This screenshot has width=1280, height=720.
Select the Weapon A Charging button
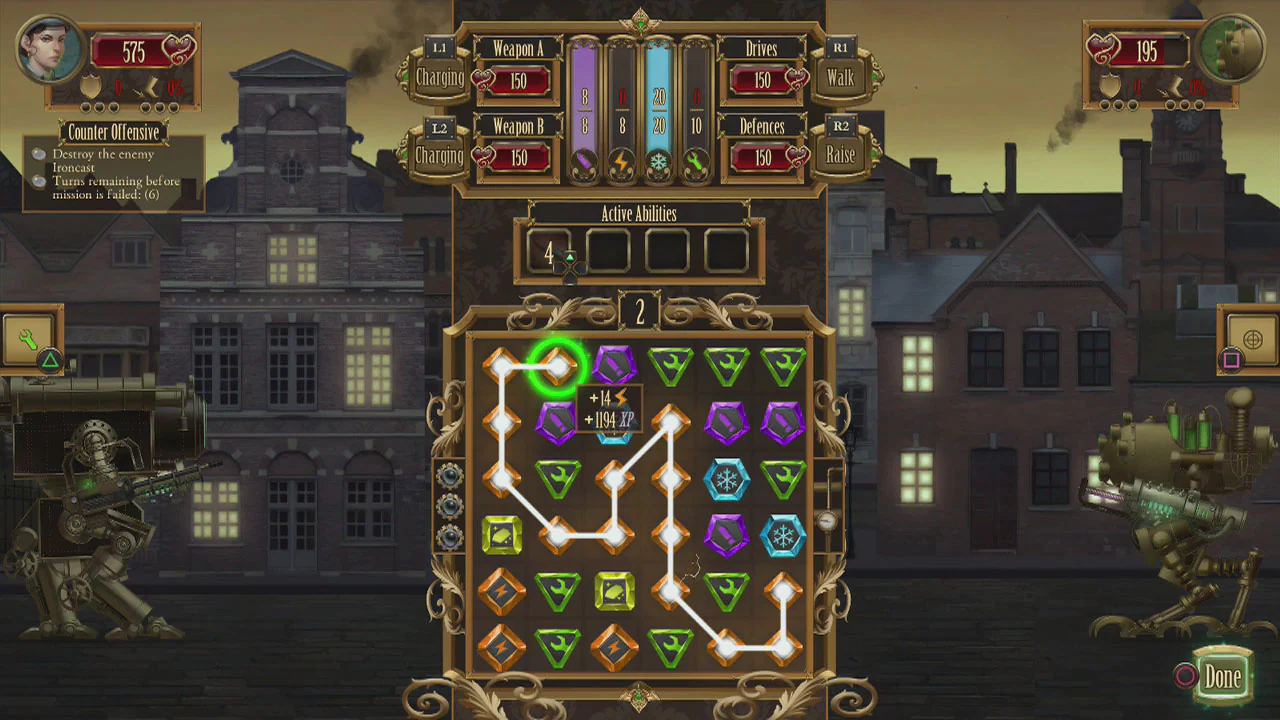point(439,77)
